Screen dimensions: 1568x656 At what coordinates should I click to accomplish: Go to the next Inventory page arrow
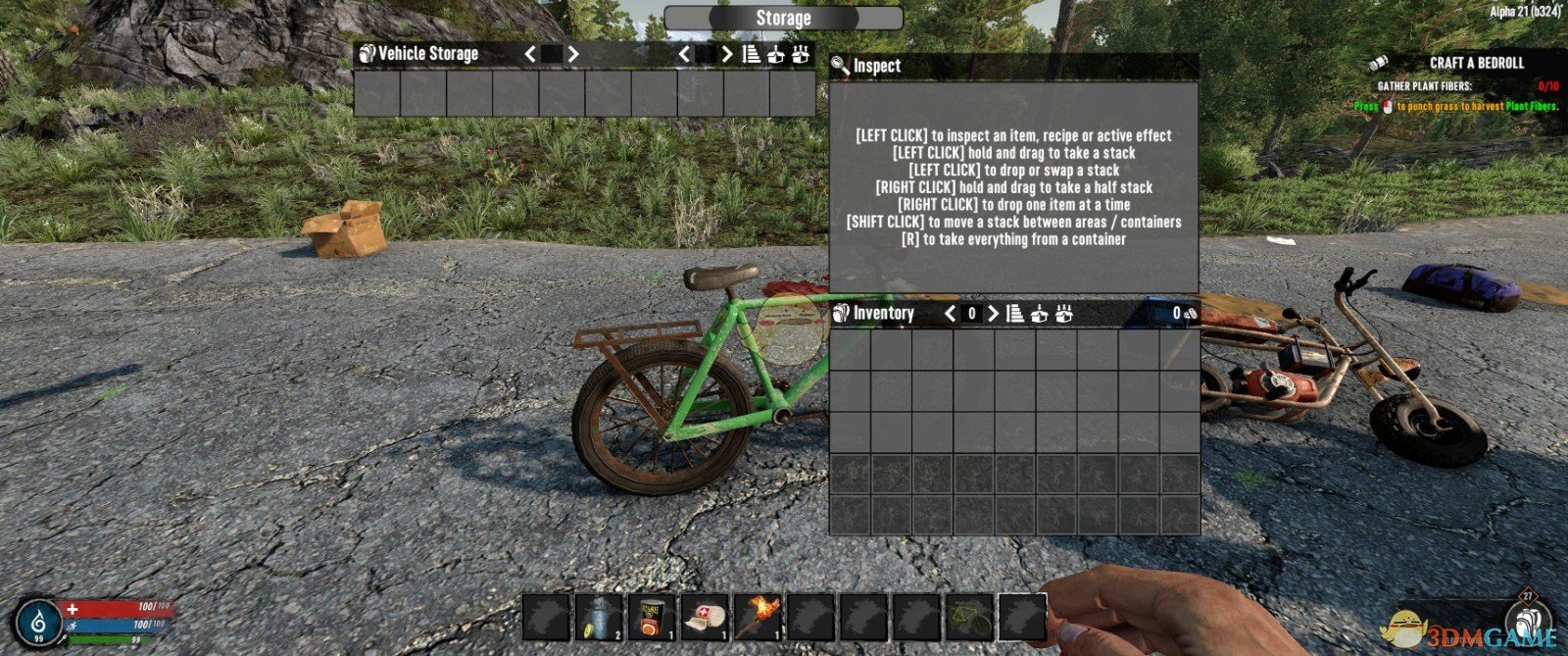click(x=993, y=314)
